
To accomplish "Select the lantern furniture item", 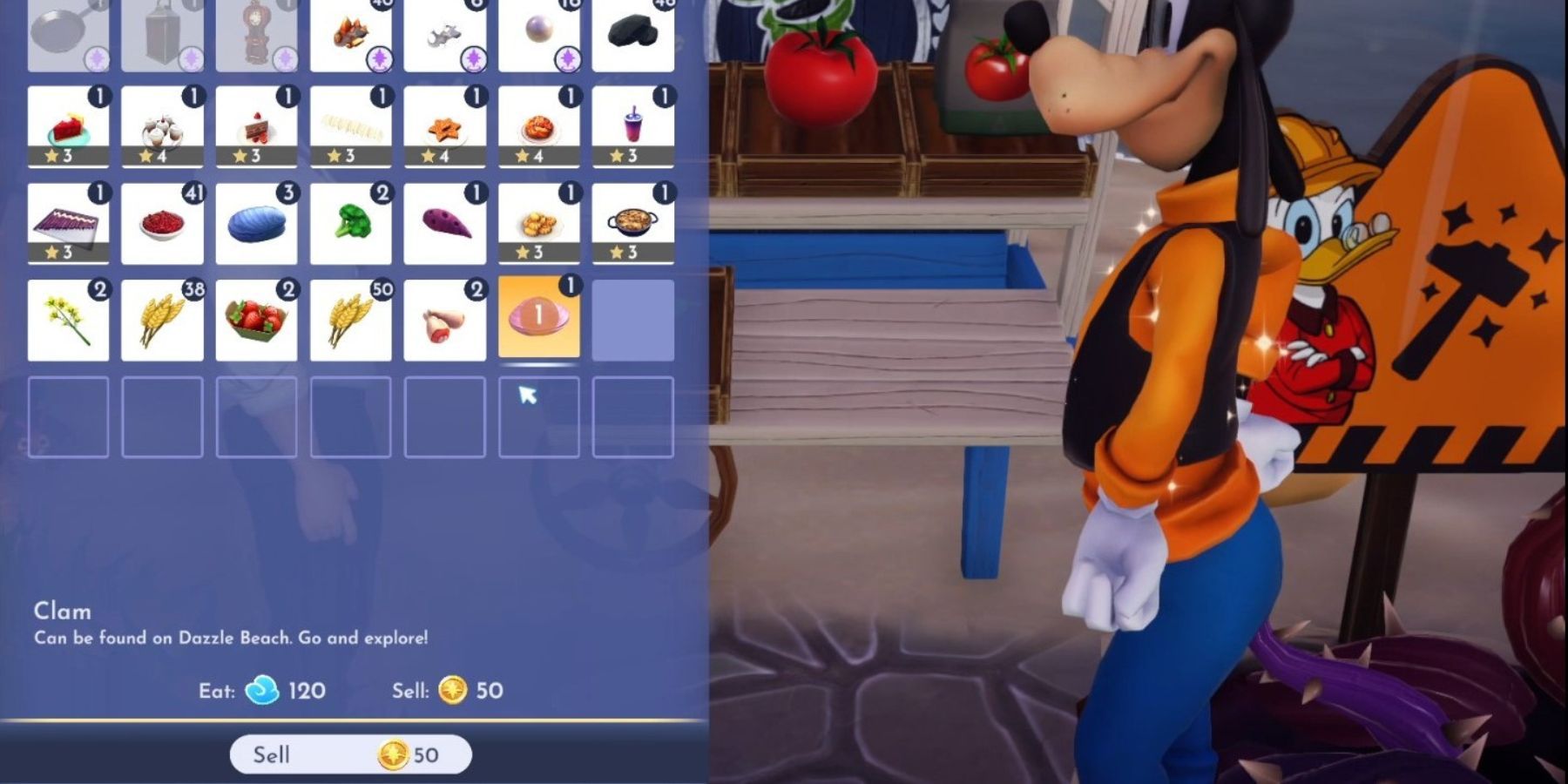I will [x=163, y=30].
